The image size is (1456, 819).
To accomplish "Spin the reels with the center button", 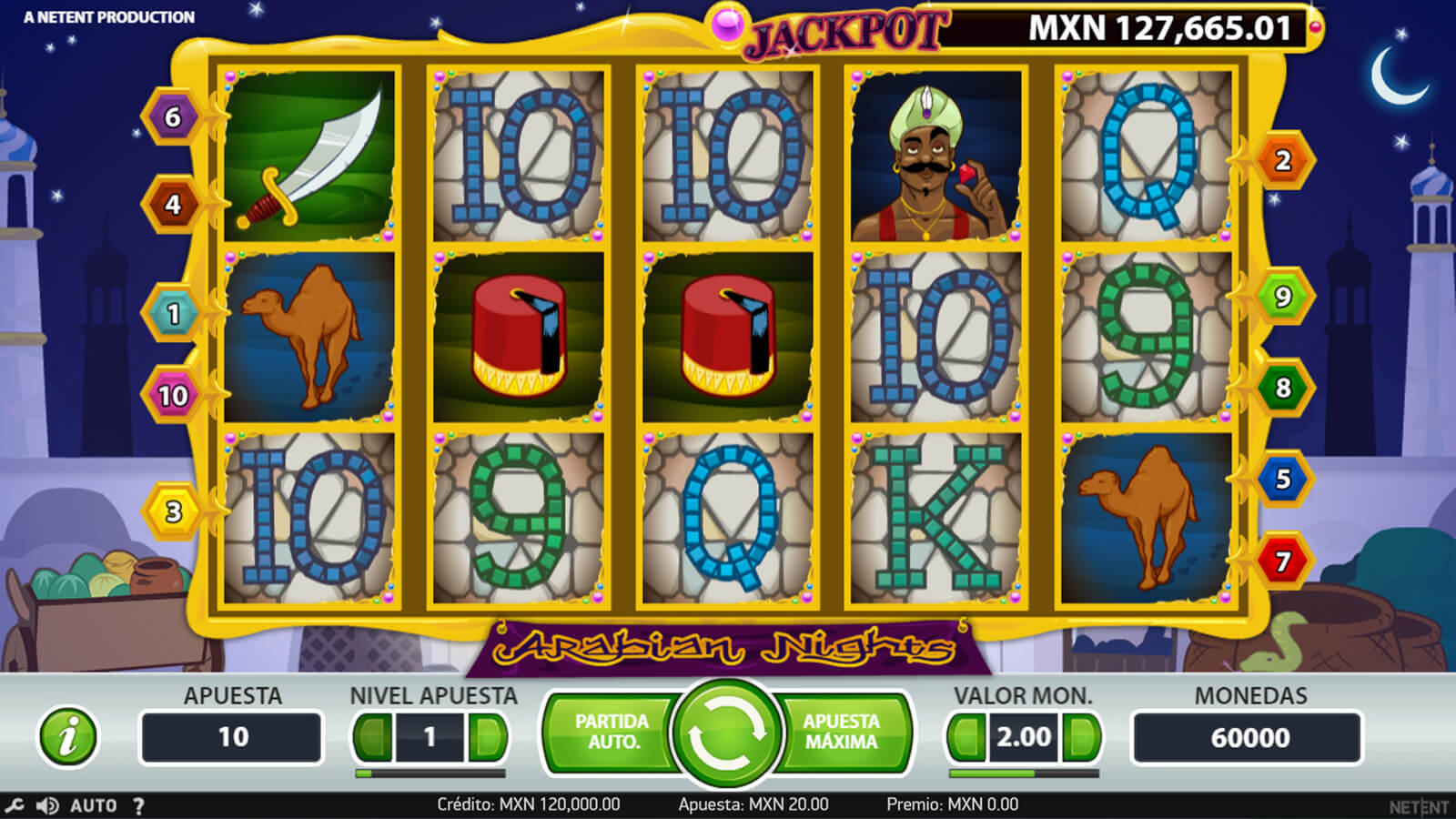I will pos(727,735).
